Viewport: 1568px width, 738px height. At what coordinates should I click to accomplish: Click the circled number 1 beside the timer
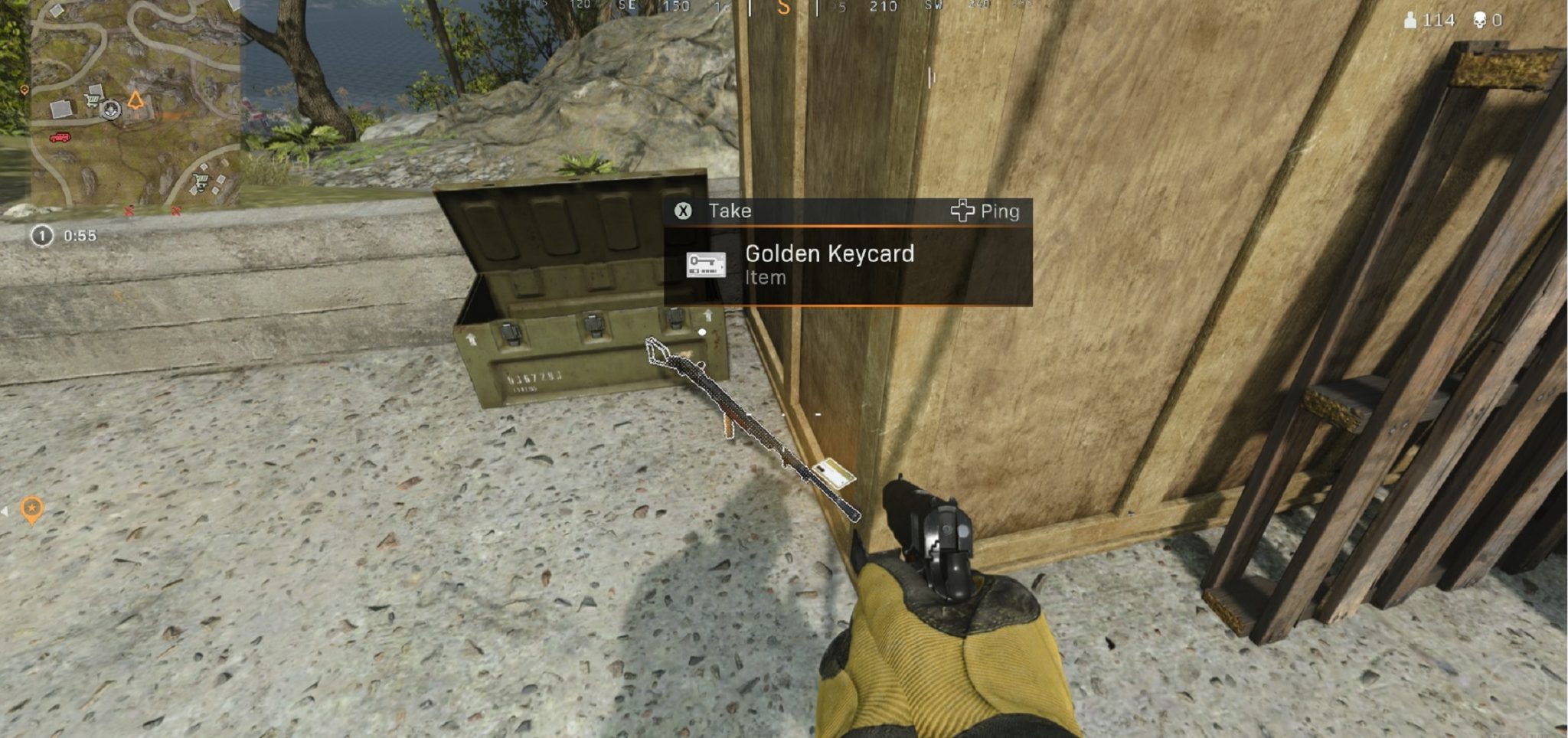point(42,236)
